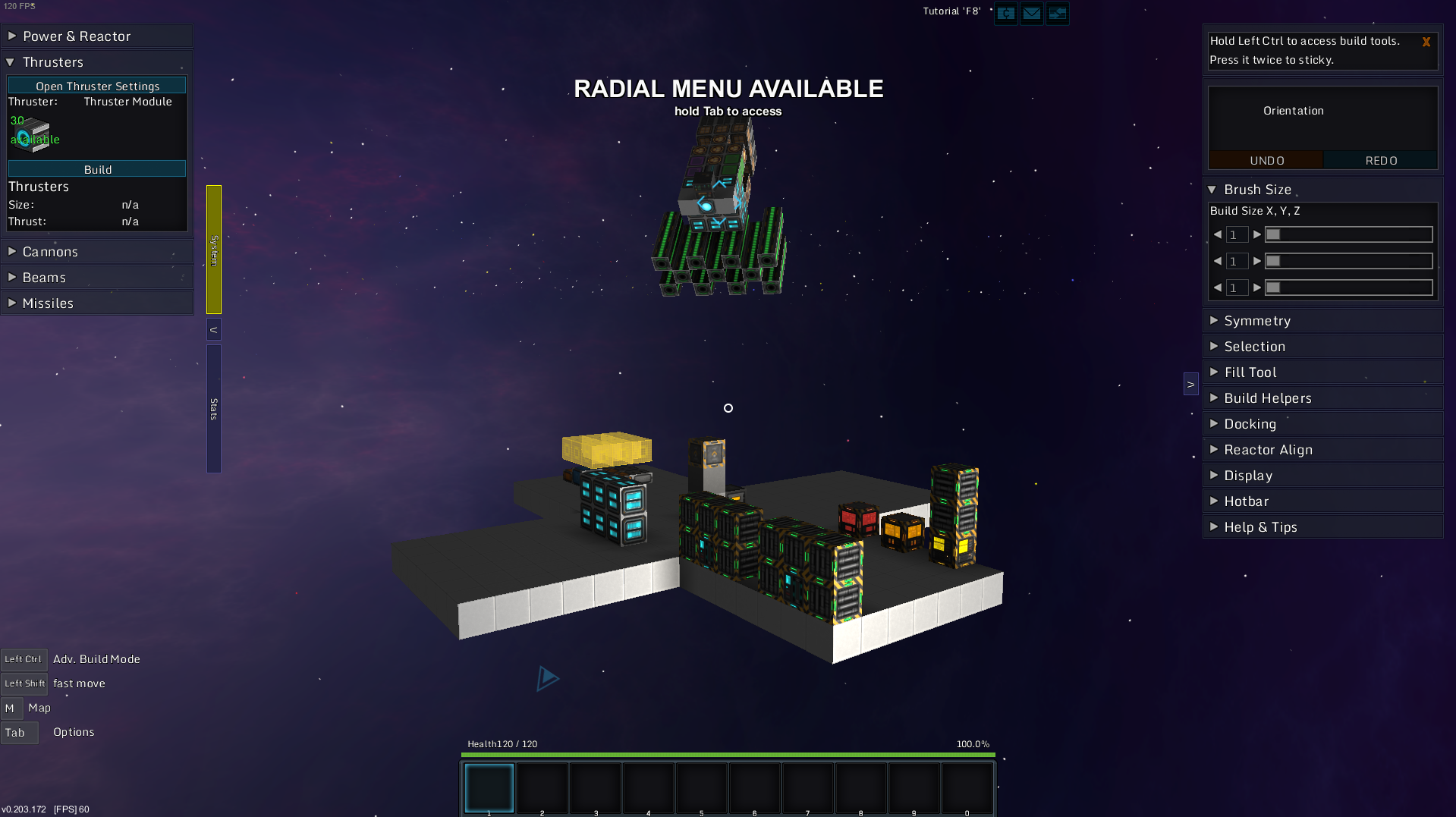The width and height of the screenshot is (1456, 817).
Task: Expand the Power & Reactor section
Action: click(x=76, y=36)
